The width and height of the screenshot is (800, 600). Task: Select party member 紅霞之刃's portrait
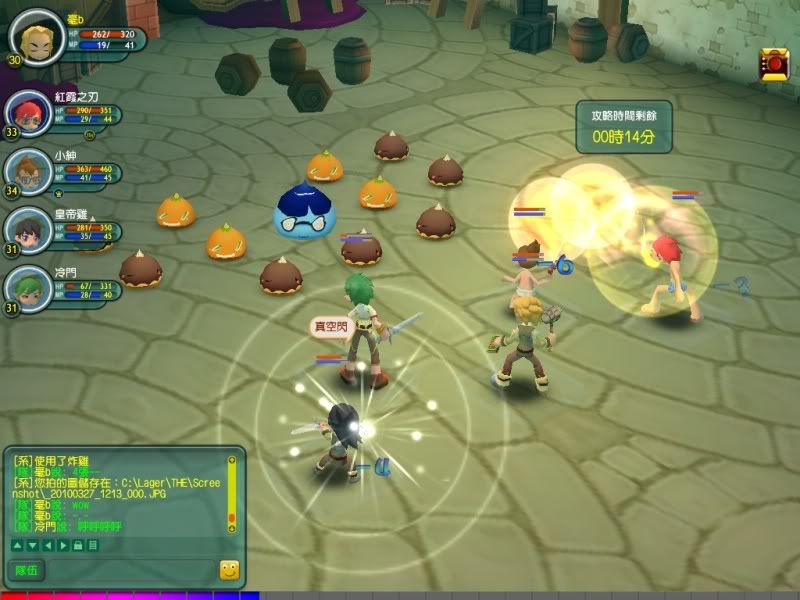[x=27, y=113]
